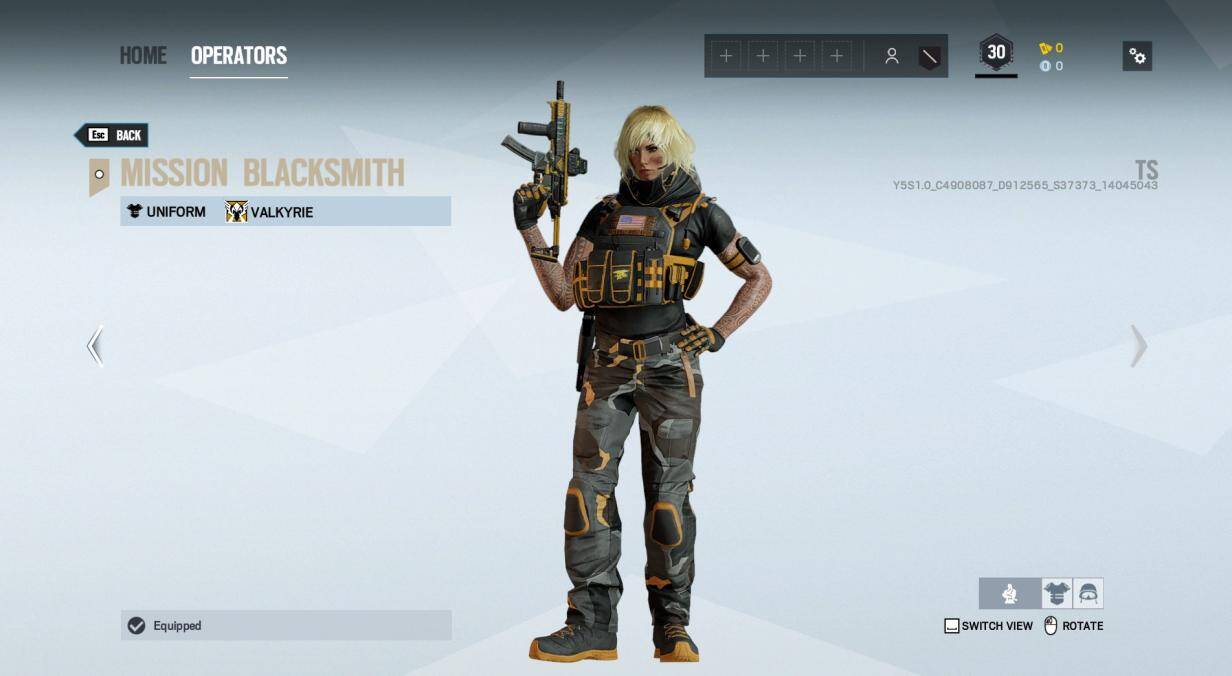Show the previous uniform with left arrow
The image size is (1232, 676).
click(95, 346)
